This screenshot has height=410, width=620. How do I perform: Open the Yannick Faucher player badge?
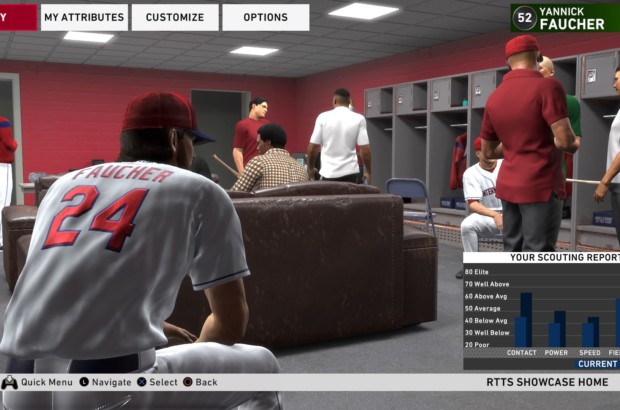pos(564,17)
